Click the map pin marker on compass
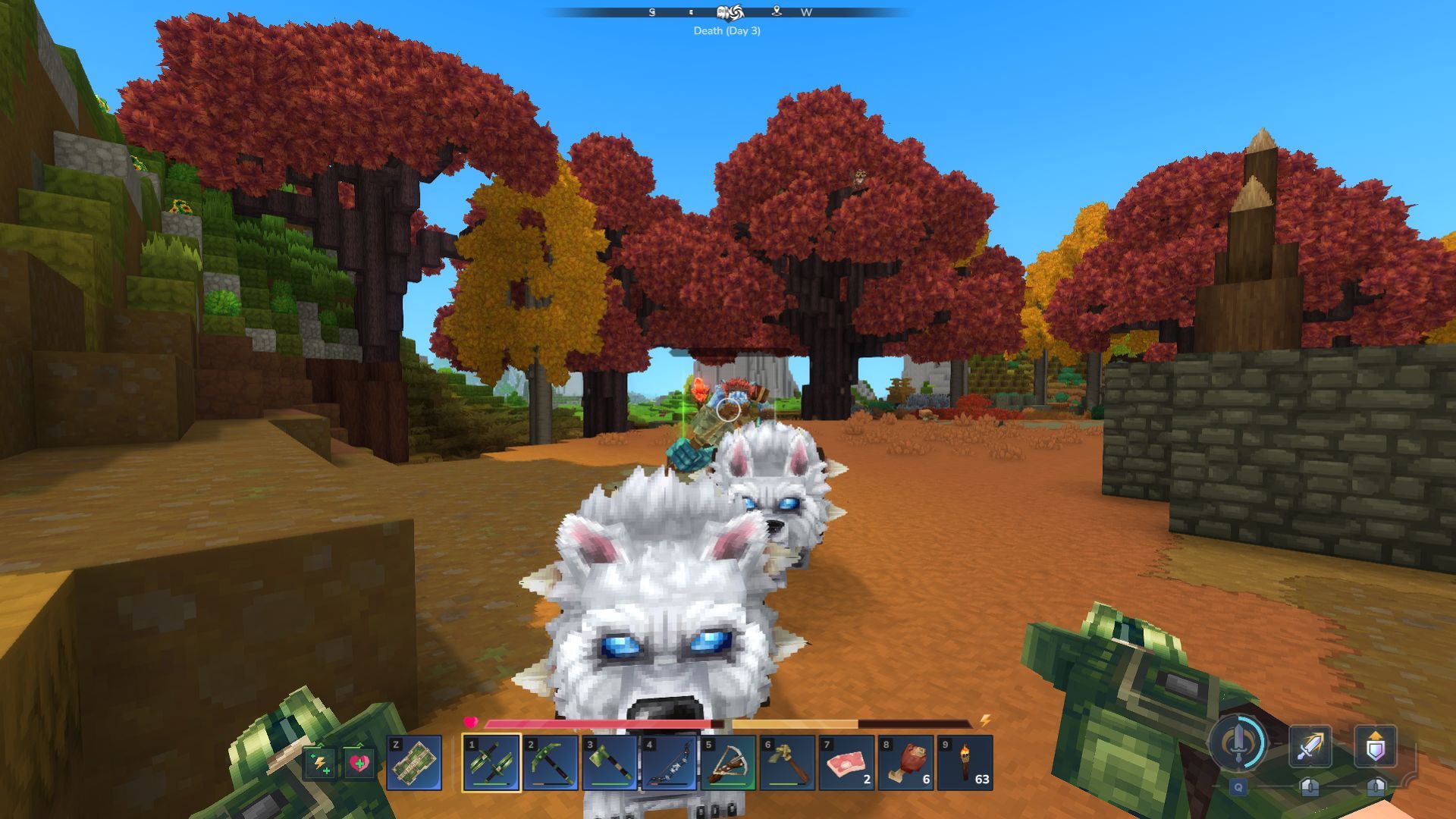 pos(776,11)
